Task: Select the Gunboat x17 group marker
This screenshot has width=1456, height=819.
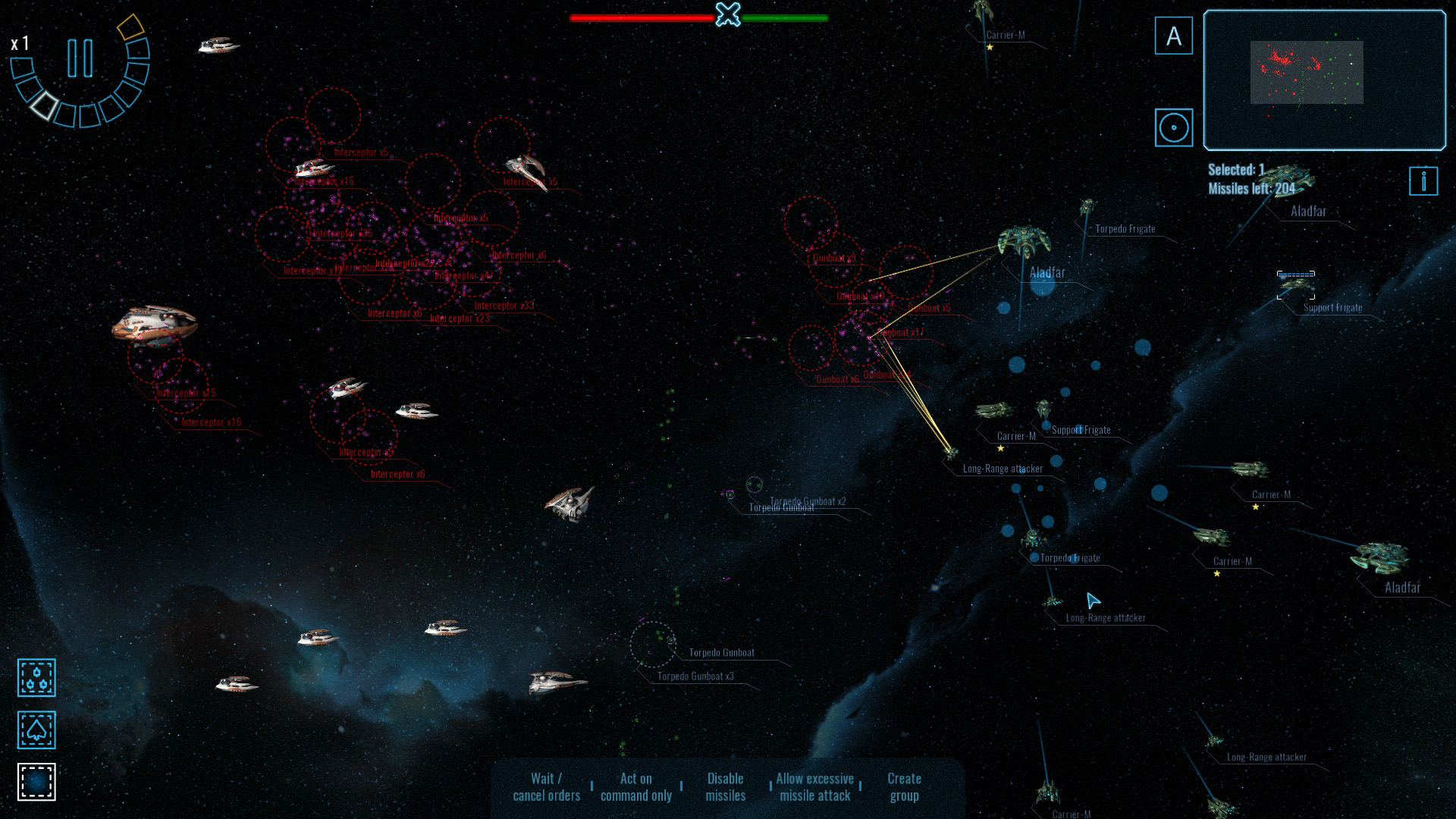Action: (901, 332)
